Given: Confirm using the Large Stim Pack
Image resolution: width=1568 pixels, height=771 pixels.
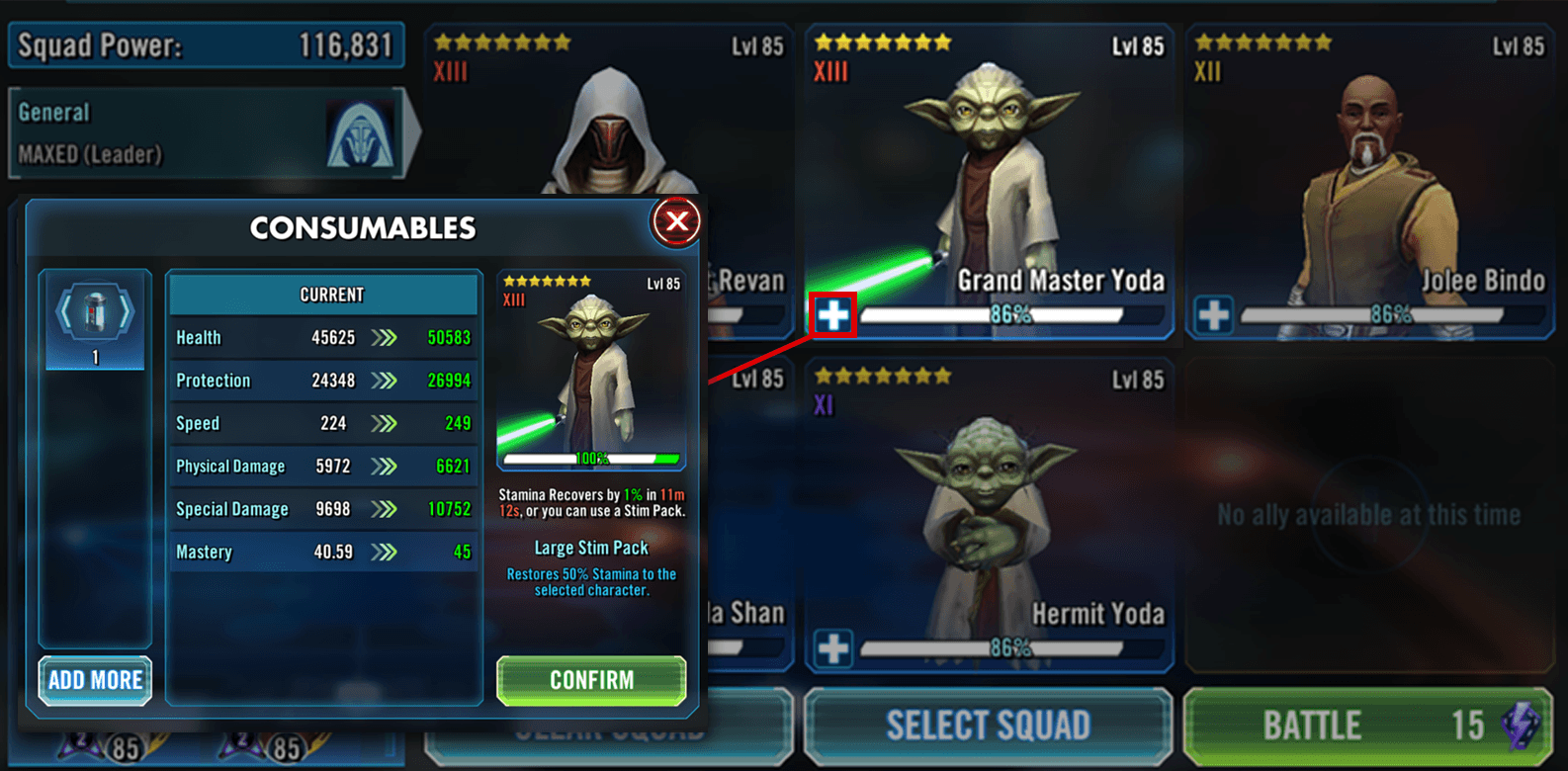Looking at the screenshot, I should [x=591, y=680].
